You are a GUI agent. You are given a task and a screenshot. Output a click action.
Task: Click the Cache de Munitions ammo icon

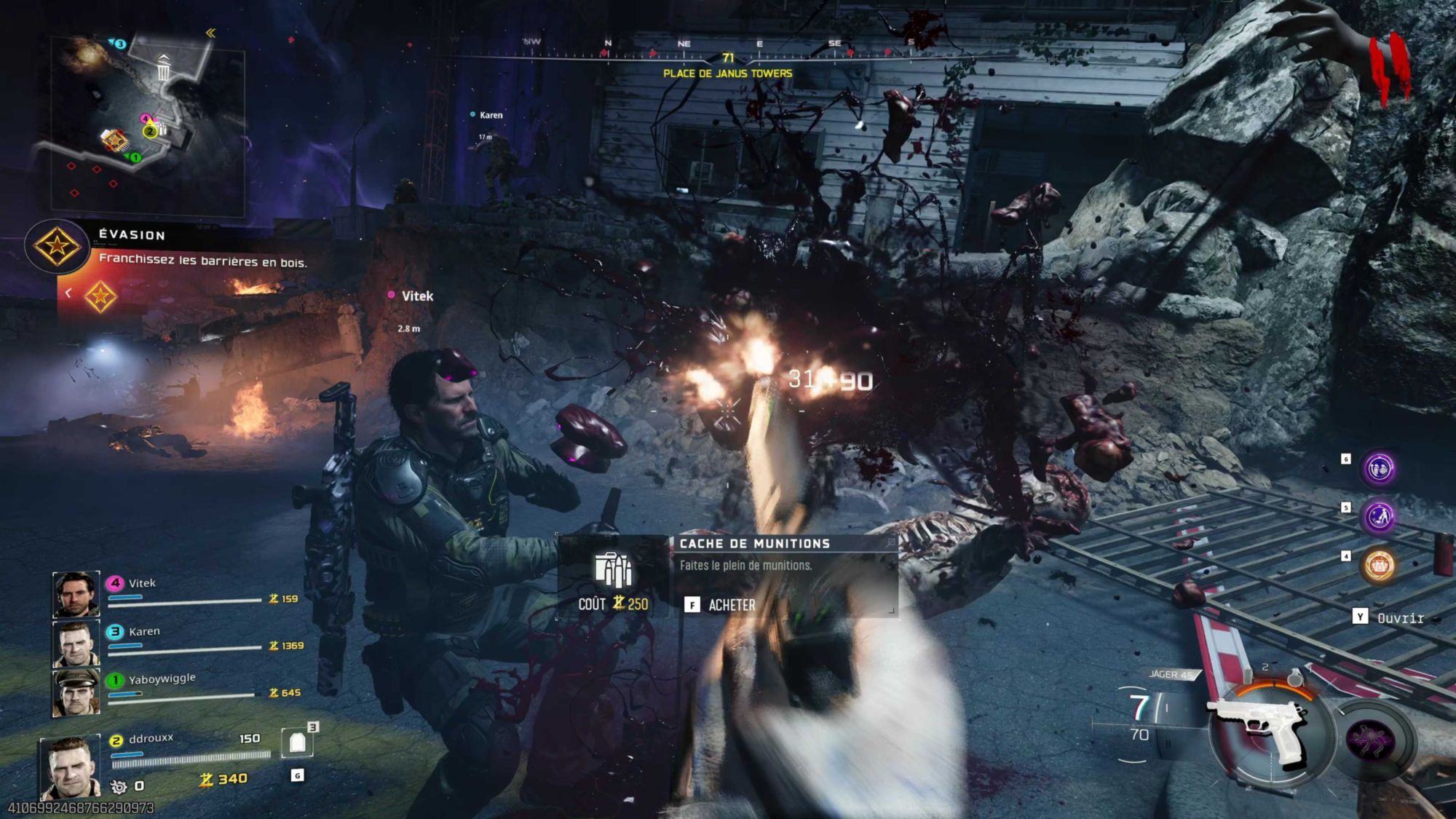click(x=613, y=570)
